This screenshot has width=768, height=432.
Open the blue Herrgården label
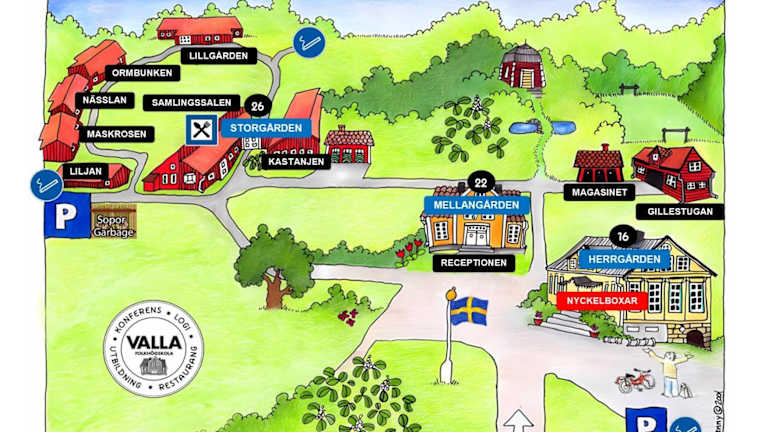coord(624,259)
